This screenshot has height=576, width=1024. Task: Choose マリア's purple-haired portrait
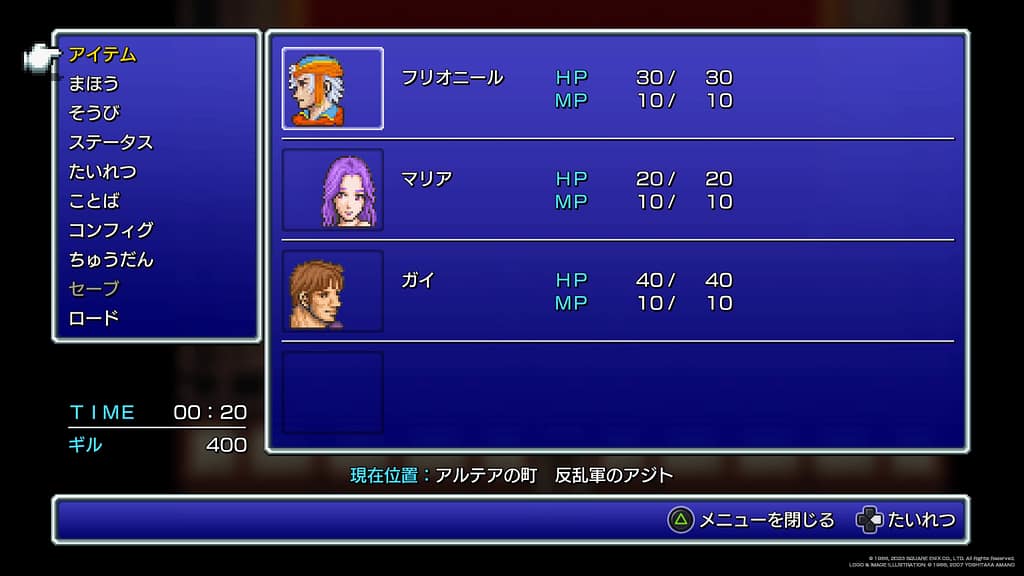click(x=333, y=190)
